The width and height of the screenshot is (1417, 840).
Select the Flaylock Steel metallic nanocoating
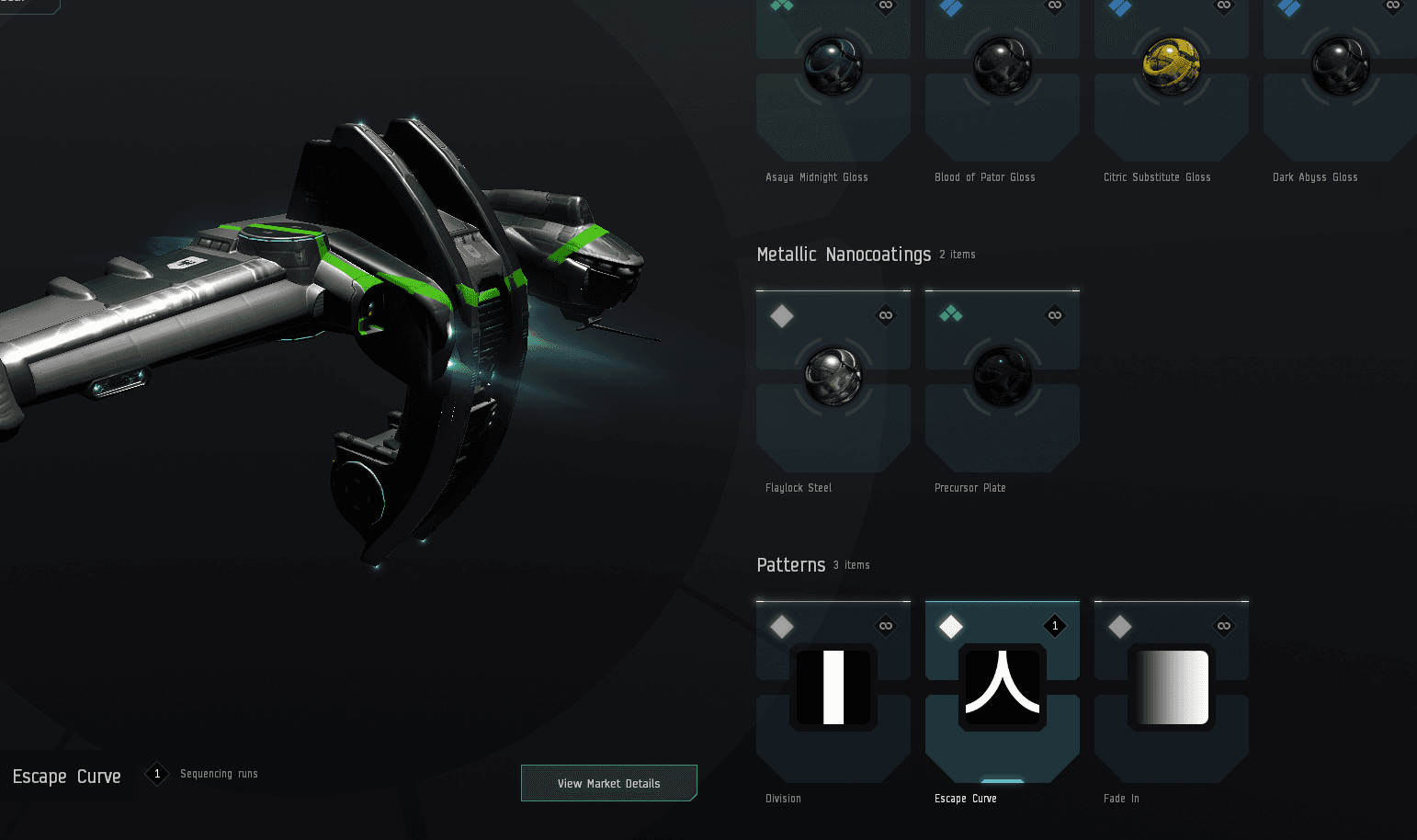833,377
